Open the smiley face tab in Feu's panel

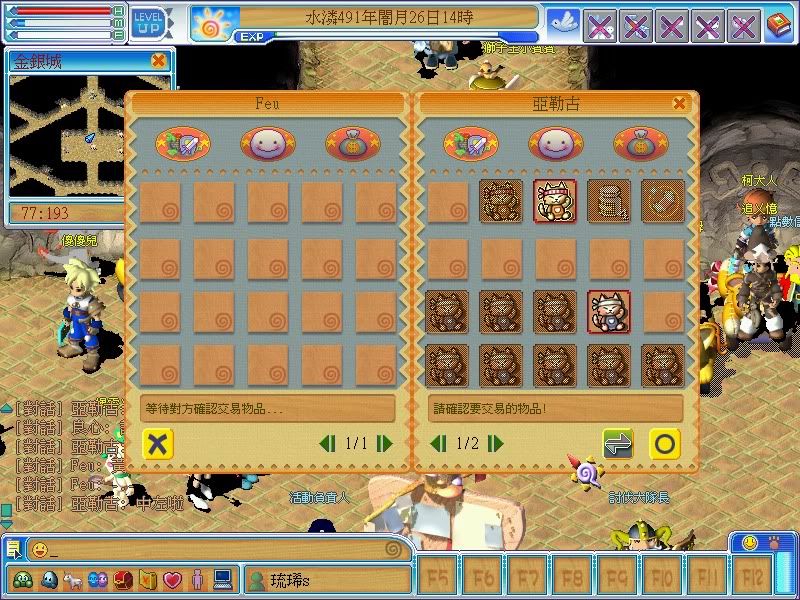[x=268, y=144]
